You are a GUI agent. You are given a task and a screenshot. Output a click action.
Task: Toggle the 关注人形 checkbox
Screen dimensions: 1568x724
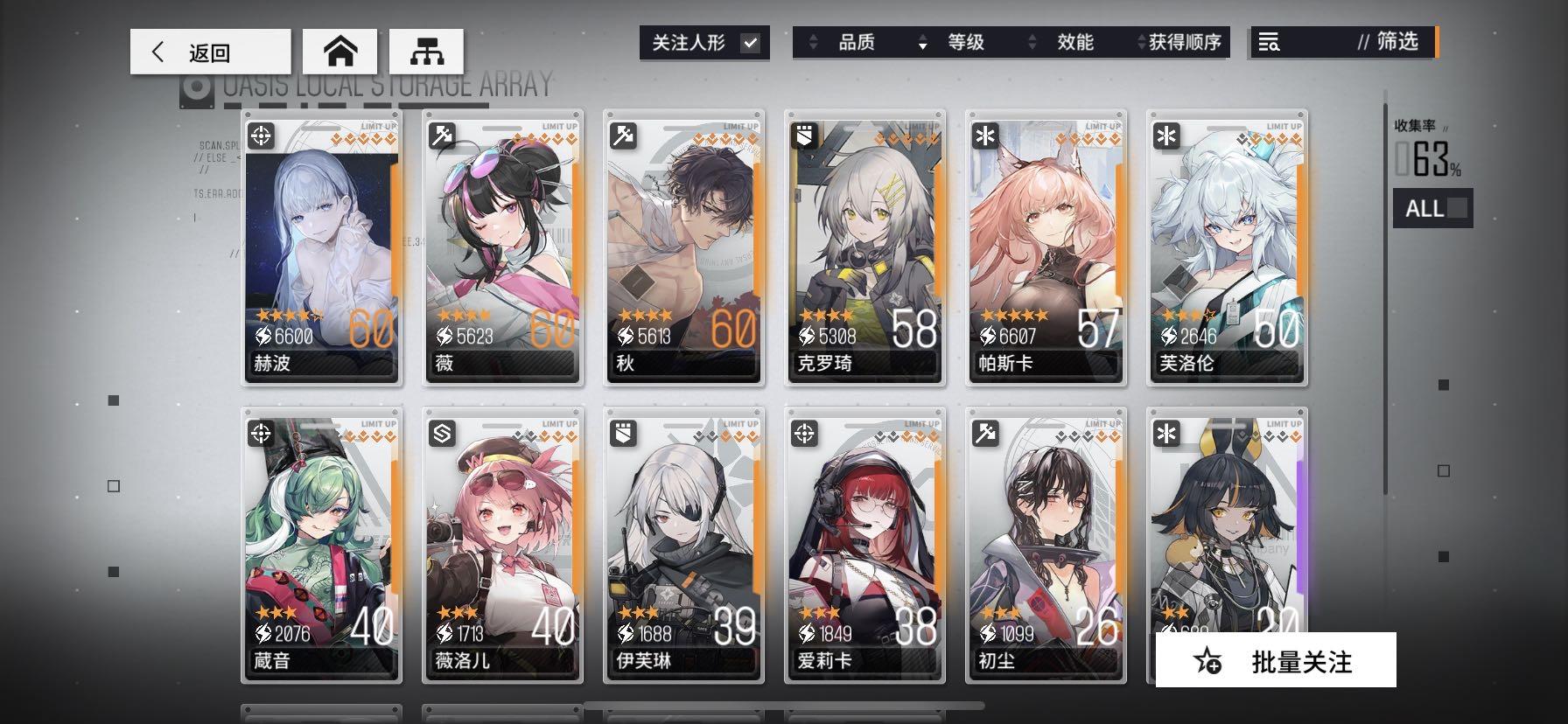click(750, 41)
